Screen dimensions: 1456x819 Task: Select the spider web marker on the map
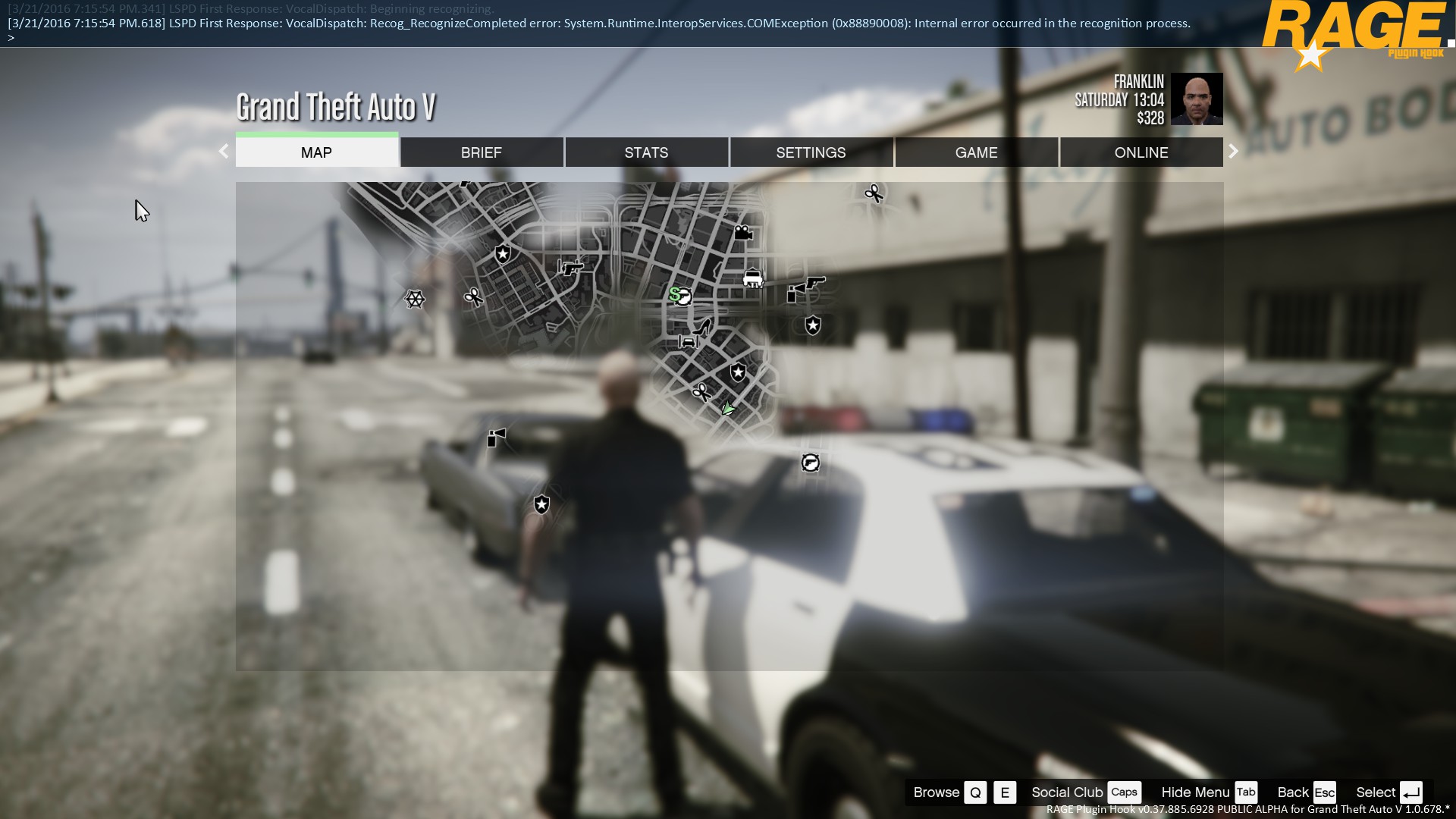(414, 299)
